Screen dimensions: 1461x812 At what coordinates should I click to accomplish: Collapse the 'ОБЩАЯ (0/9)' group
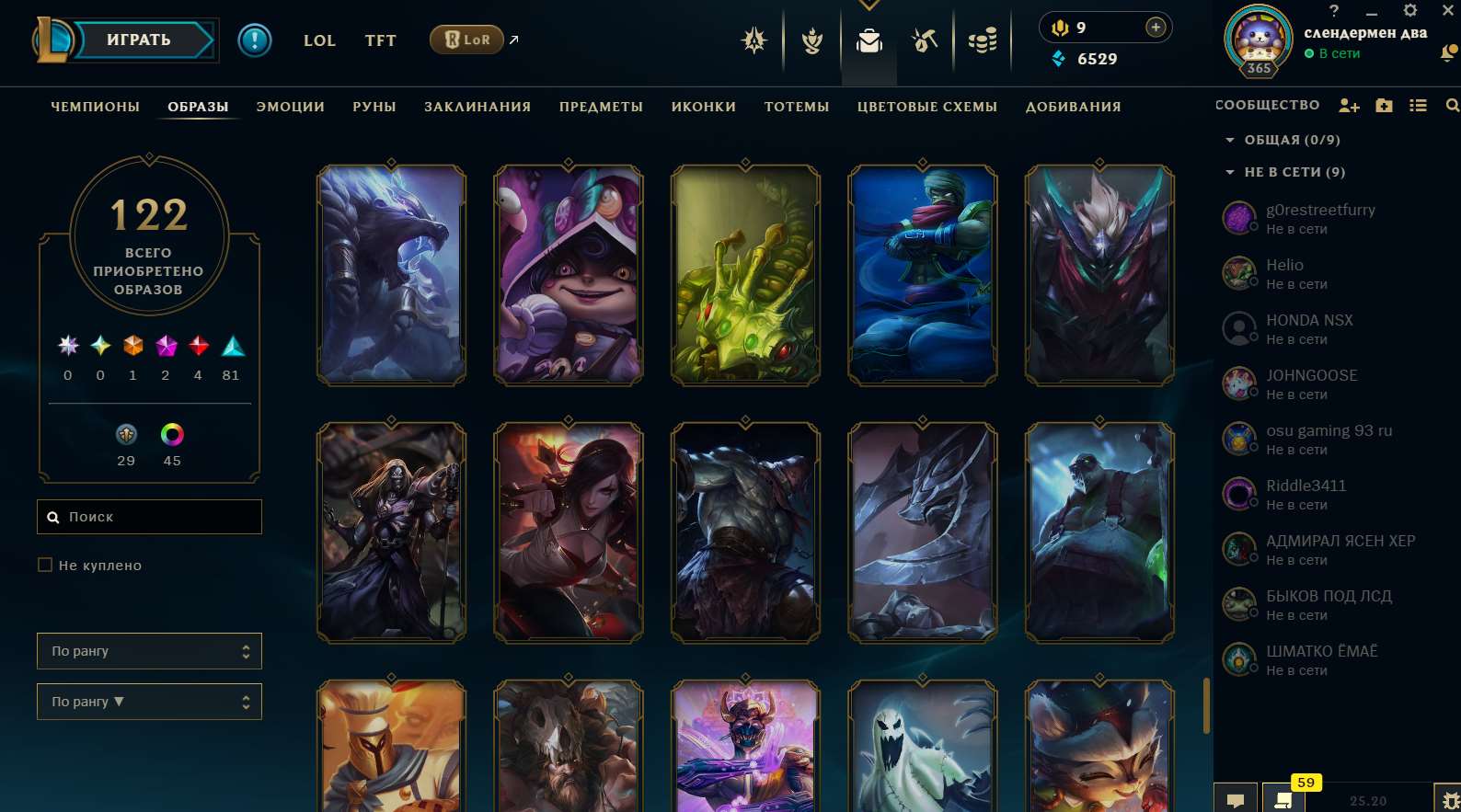tap(1230, 140)
